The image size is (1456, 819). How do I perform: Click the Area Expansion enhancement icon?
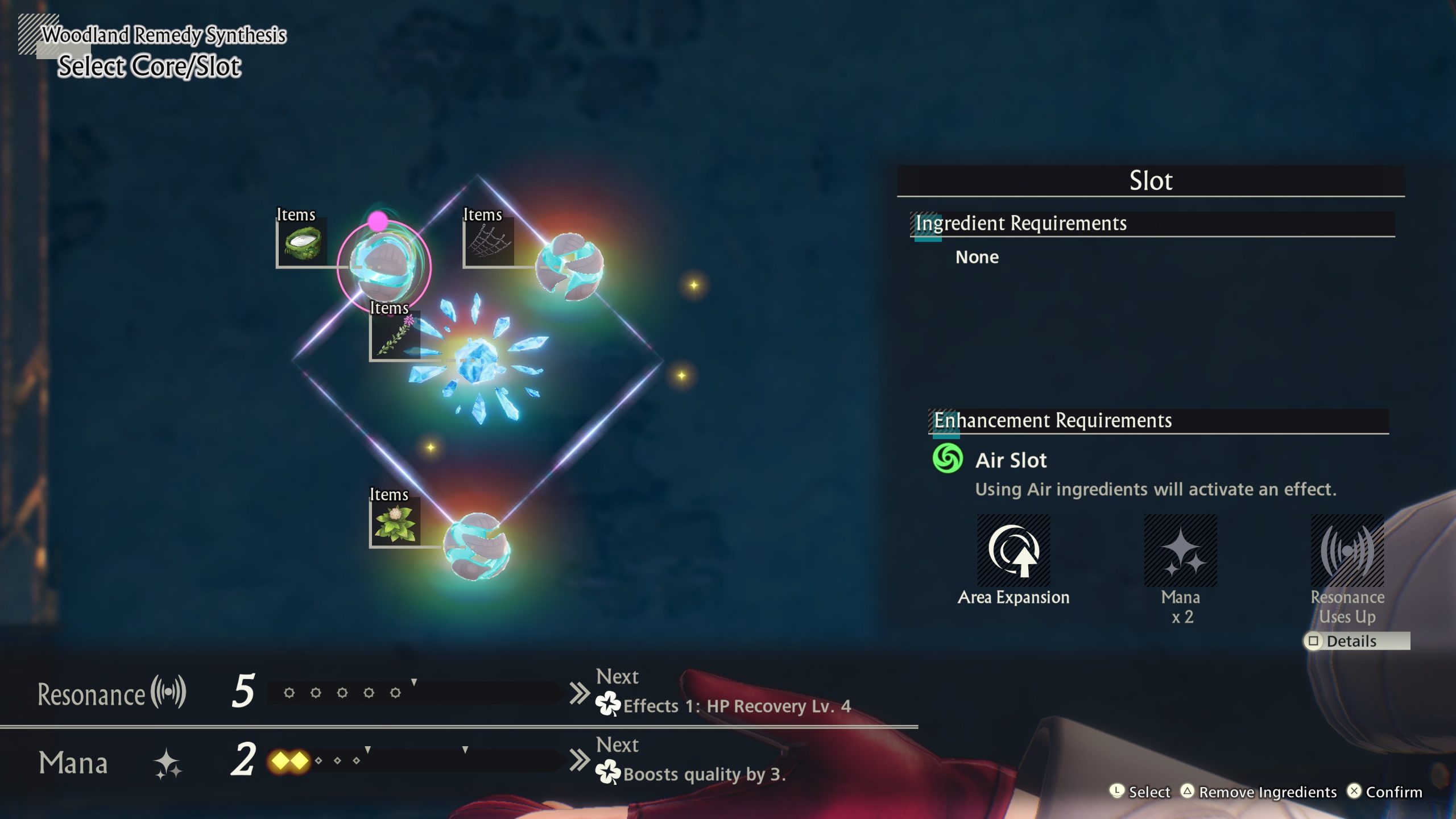tap(1014, 551)
